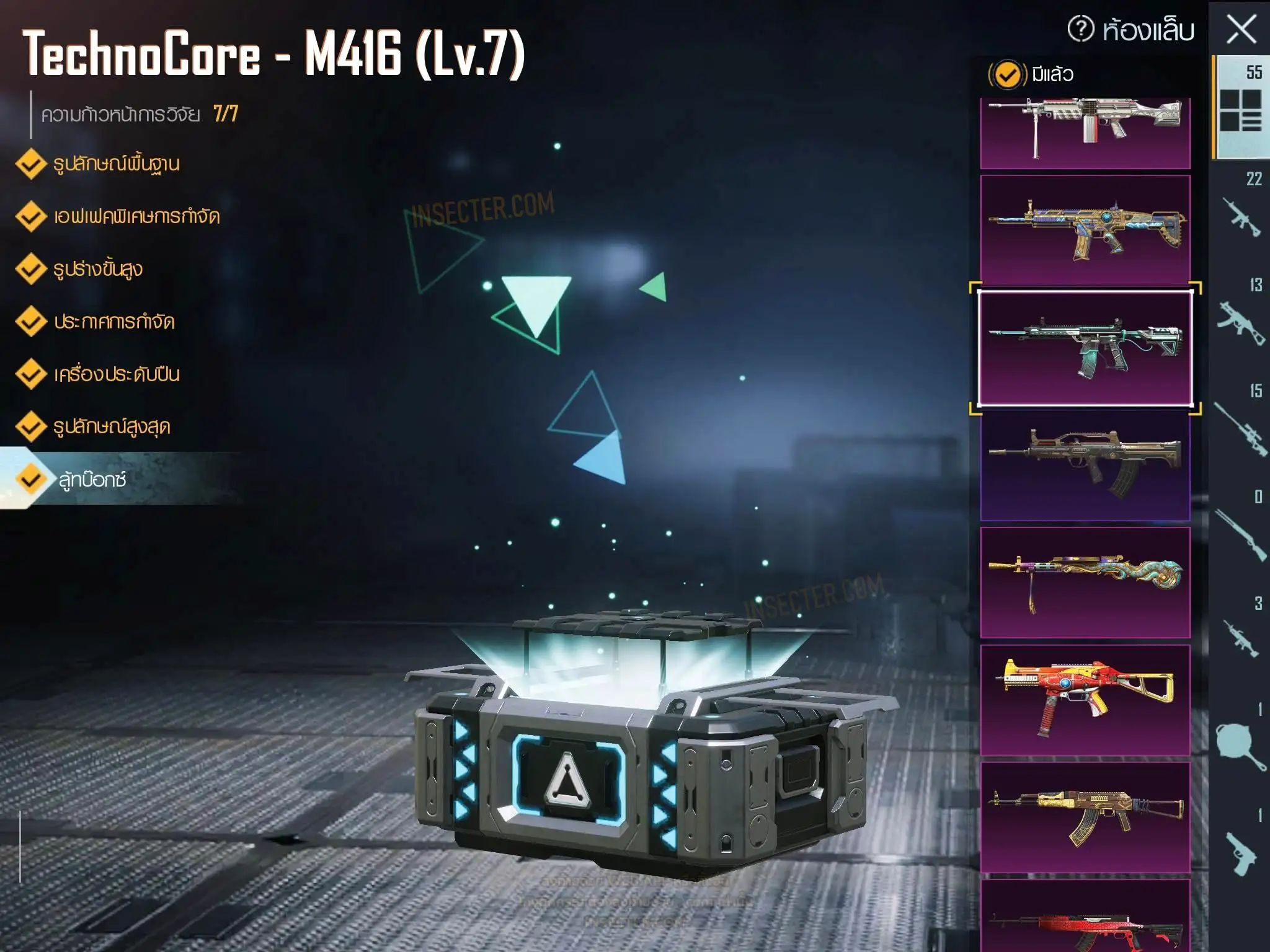Choose the blue and gold rifle skin

coord(1085,229)
